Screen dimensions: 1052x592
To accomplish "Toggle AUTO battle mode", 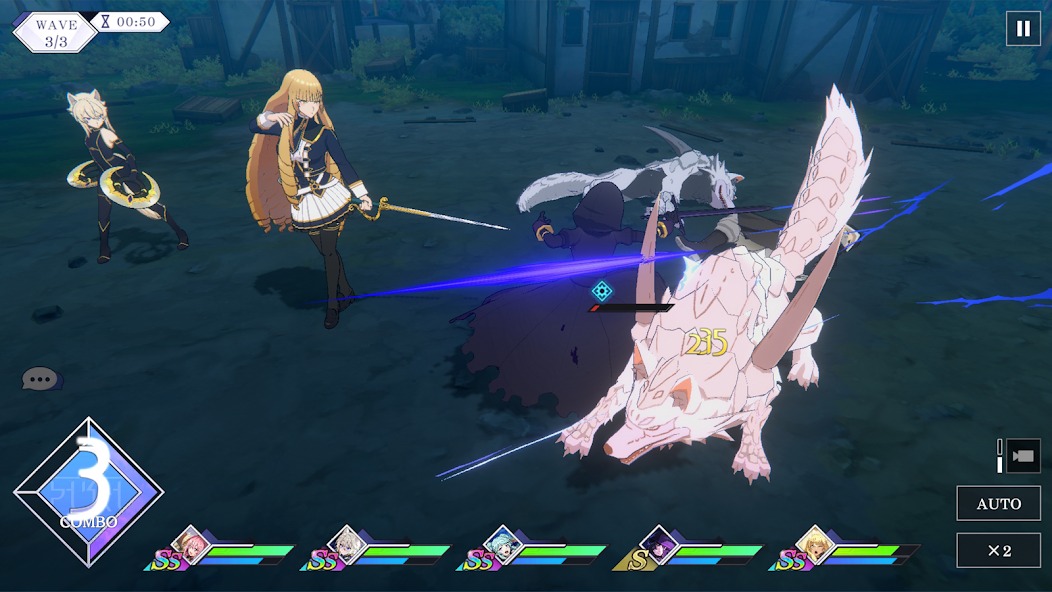I will 998,503.
